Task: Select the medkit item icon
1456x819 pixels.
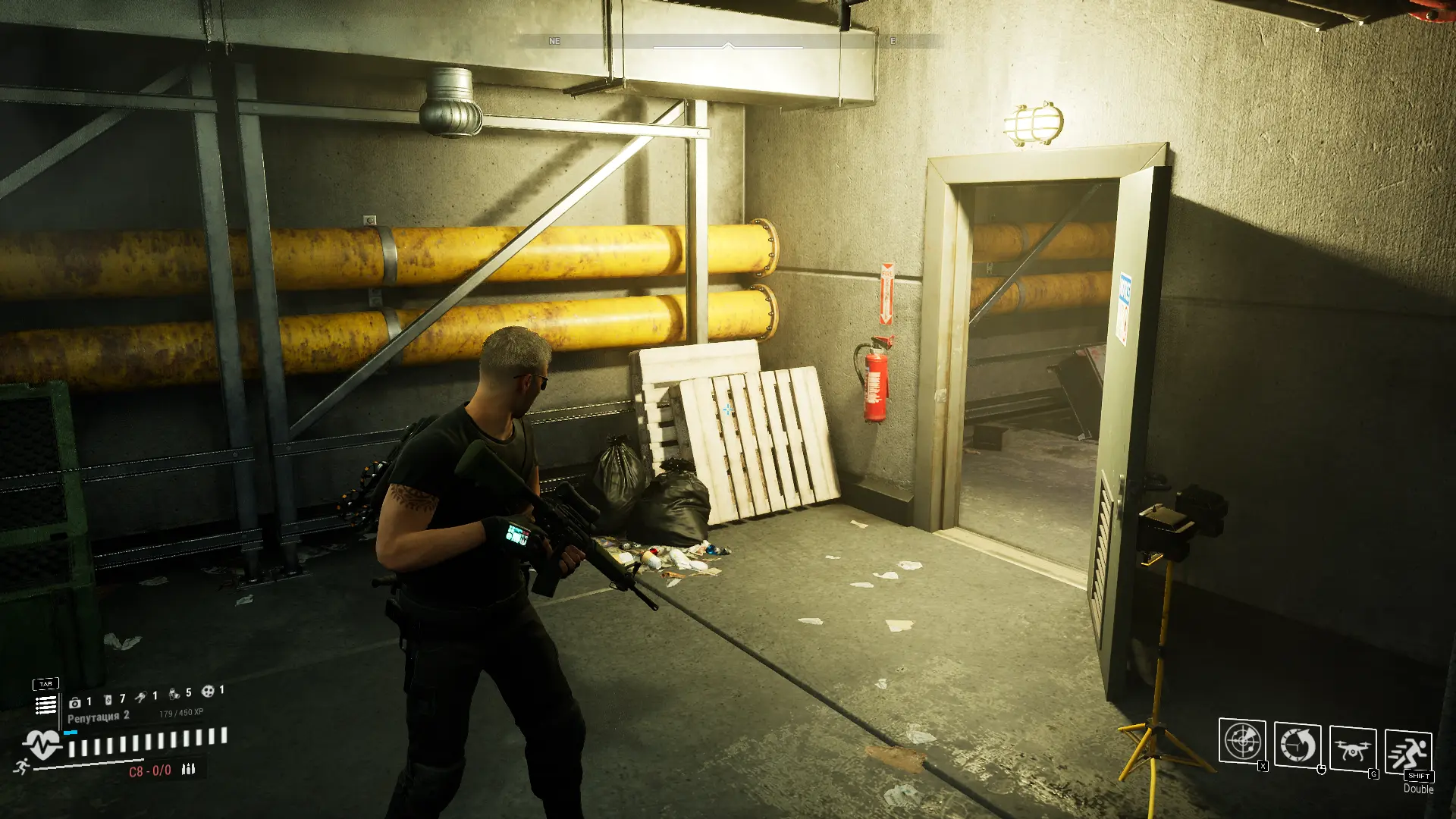Action: (75, 703)
